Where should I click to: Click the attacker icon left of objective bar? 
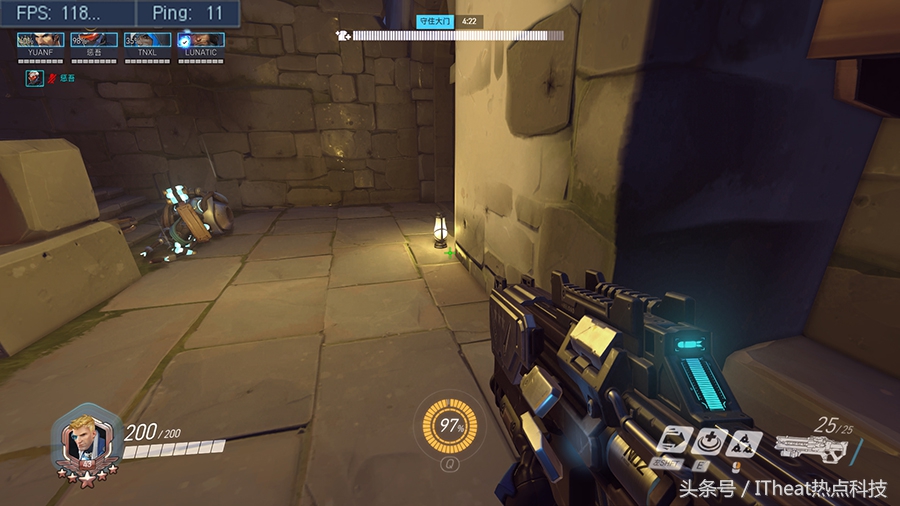click(343, 36)
